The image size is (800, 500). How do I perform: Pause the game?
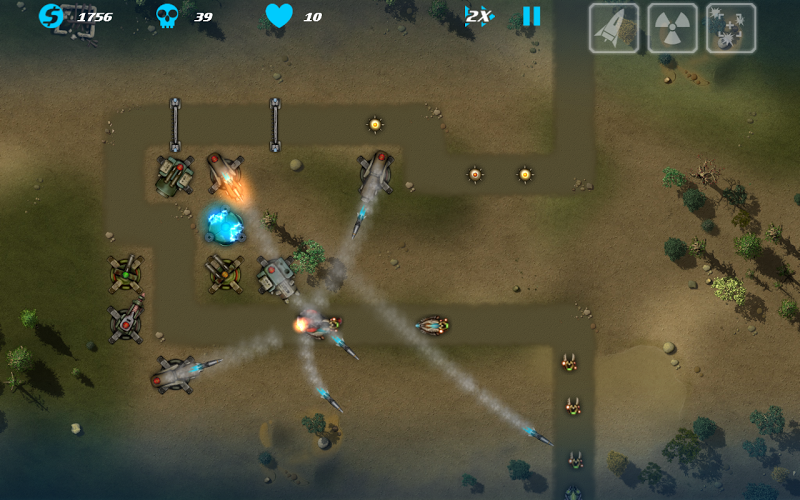[x=531, y=16]
